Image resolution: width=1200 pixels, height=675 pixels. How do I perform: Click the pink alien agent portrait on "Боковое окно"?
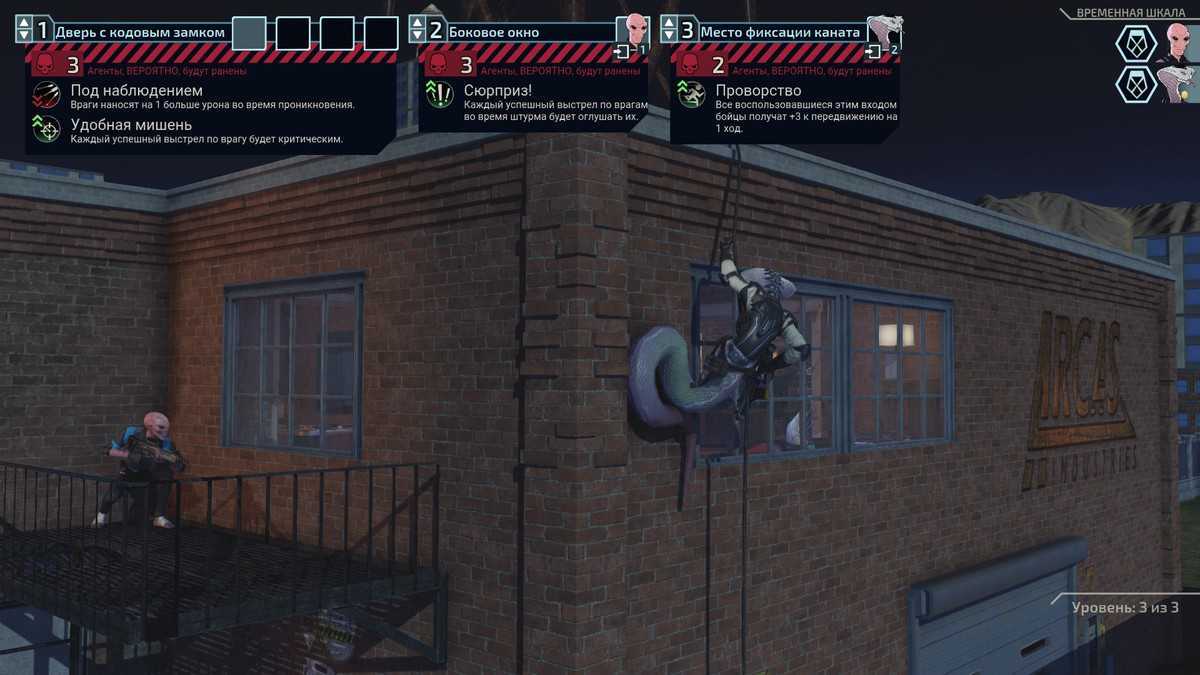[x=632, y=30]
